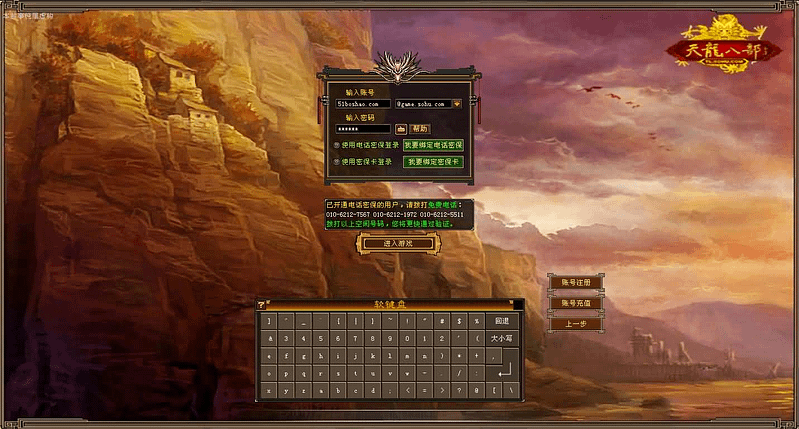Select 使用密保卡登录 login option

click(x=337, y=161)
